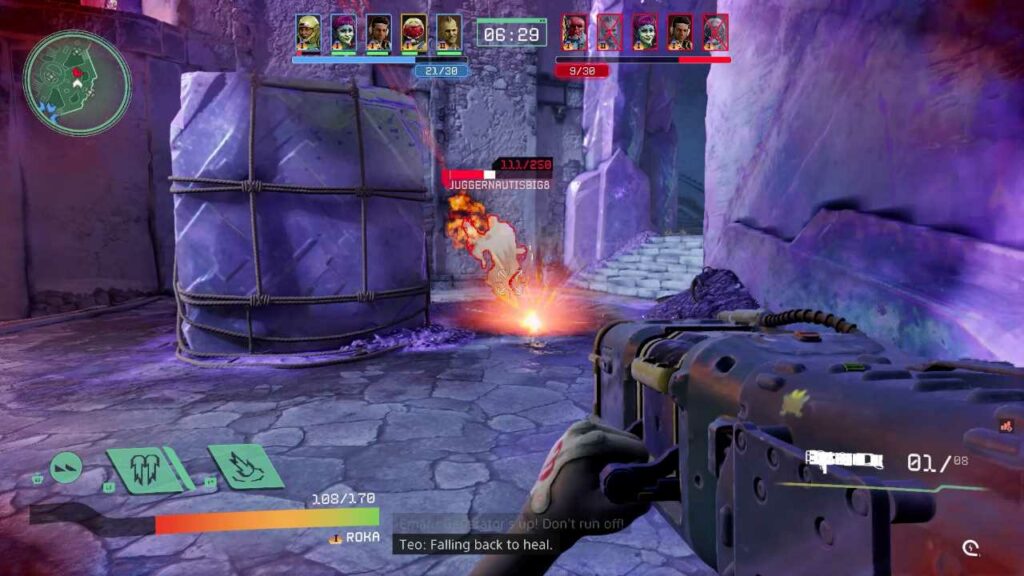Click the small orange icon above ammo

[x=1005, y=426]
